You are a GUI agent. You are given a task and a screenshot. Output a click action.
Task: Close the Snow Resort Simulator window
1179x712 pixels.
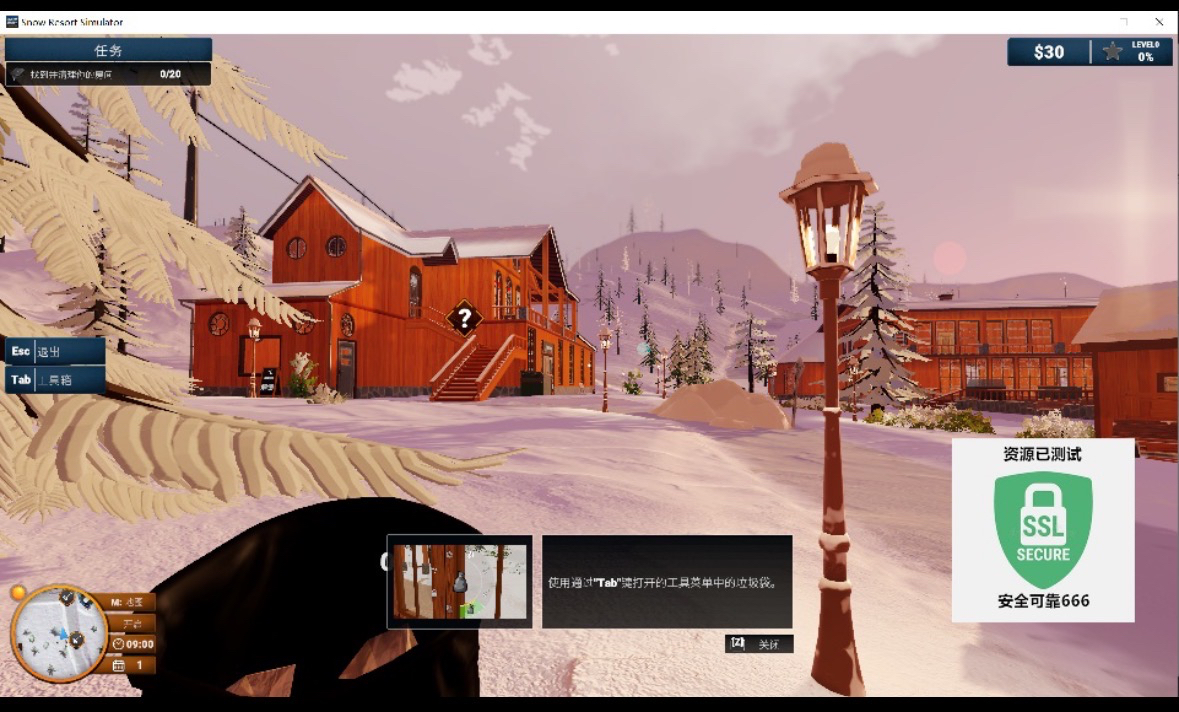click(x=1159, y=21)
